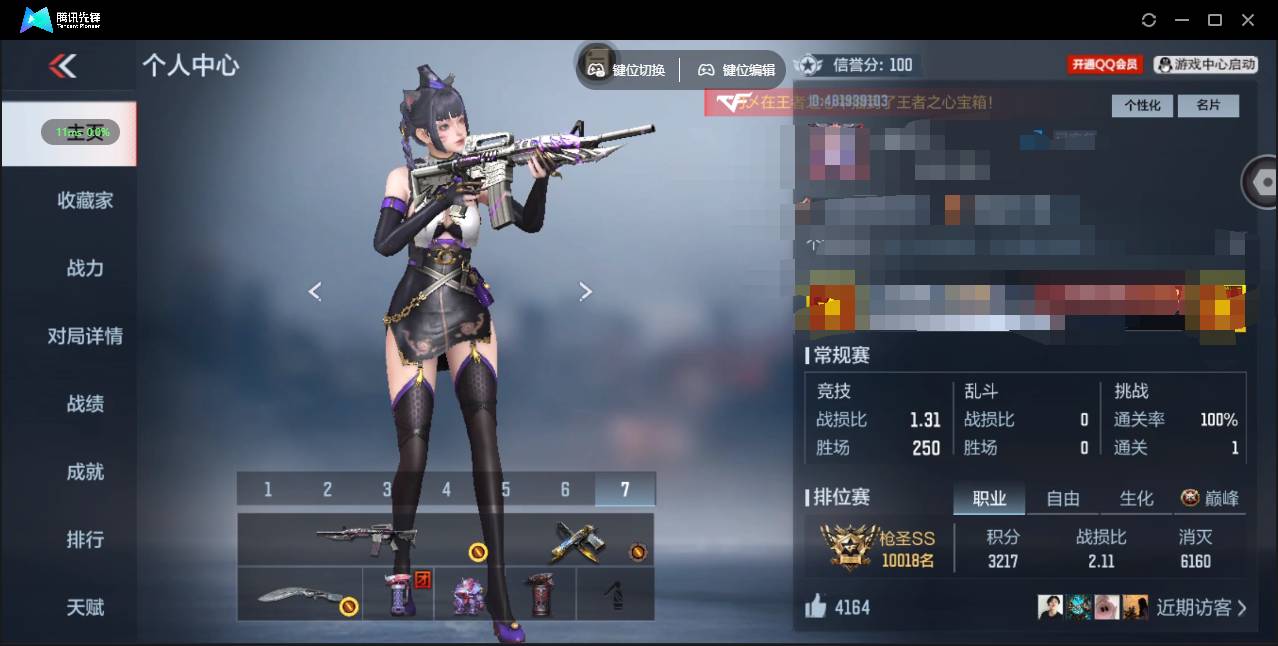Show the next character with right arrow
The width and height of the screenshot is (1278, 646).
pyautogui.click(x=586, y=291)
